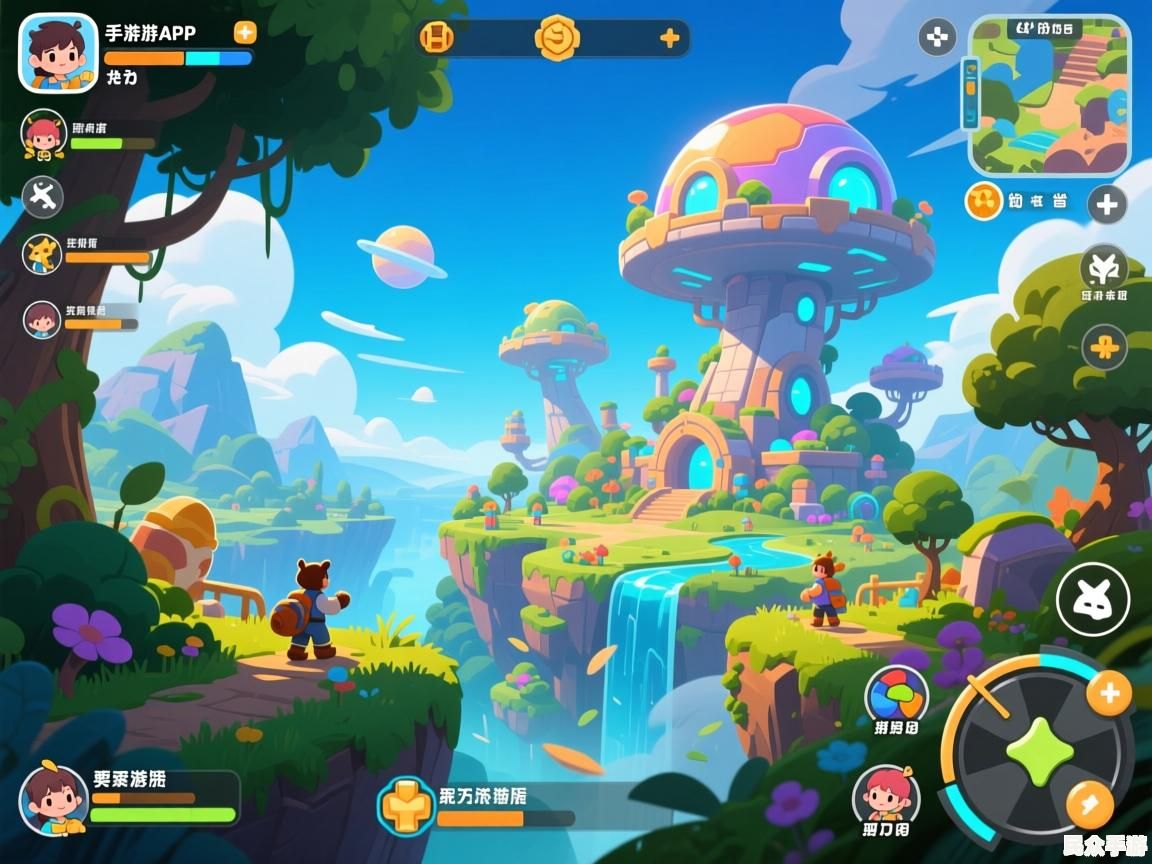Image resolution: width=1152 pixels, height=864 pixels.
Task: Open the minimap
Action: coord(1049,96)
